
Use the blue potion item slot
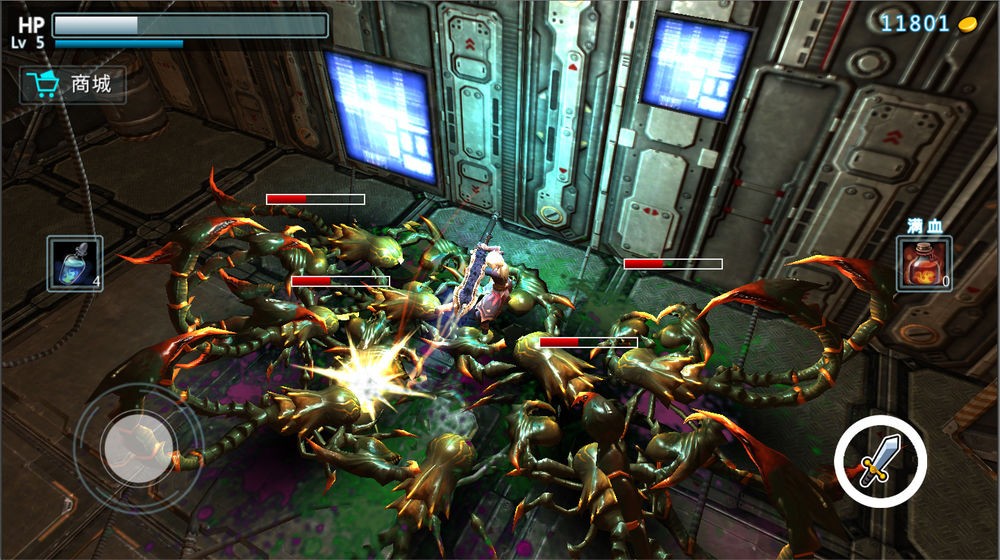[x=74, y=264]
